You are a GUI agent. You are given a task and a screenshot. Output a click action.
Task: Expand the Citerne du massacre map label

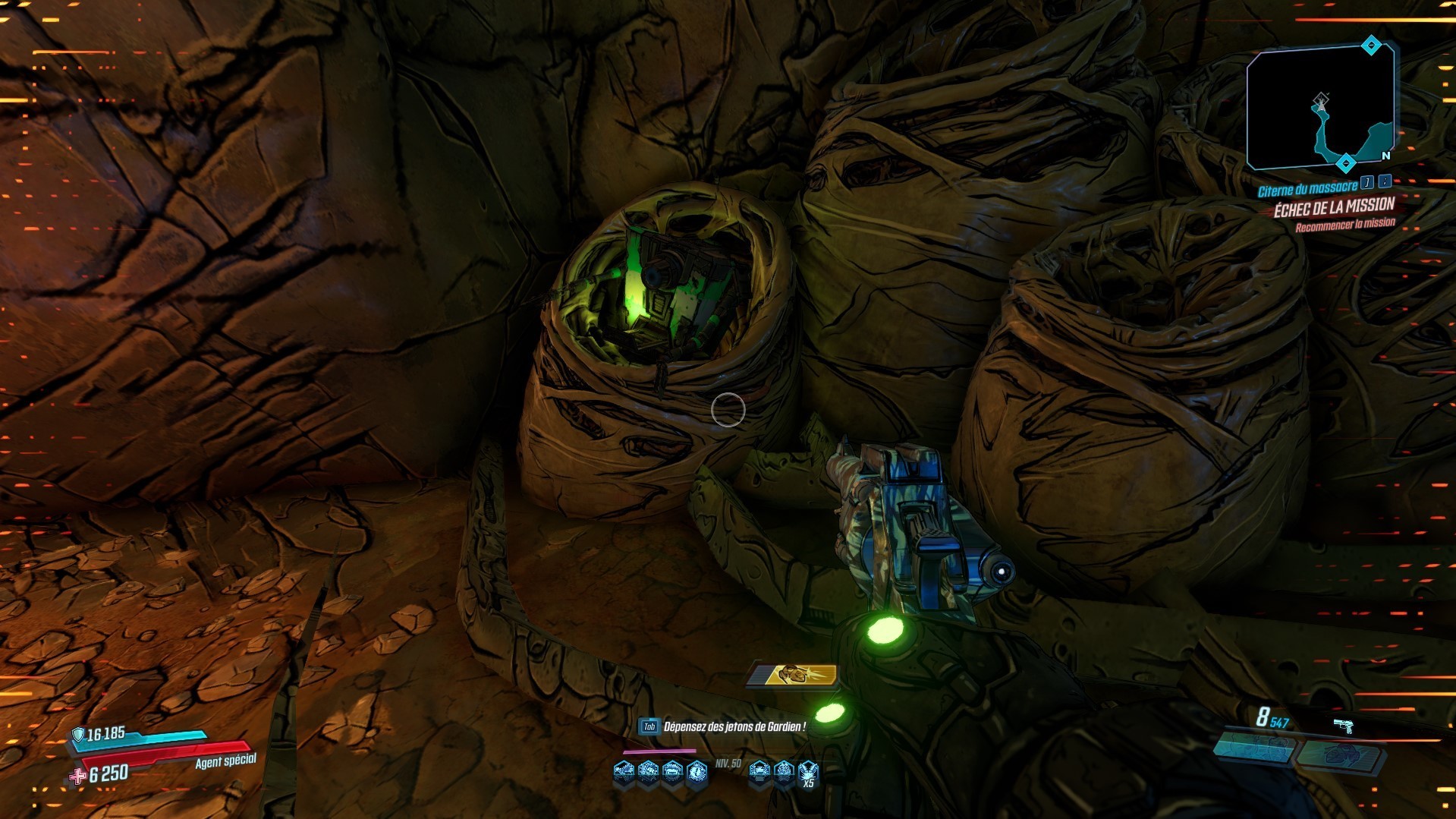point(1309,191)
